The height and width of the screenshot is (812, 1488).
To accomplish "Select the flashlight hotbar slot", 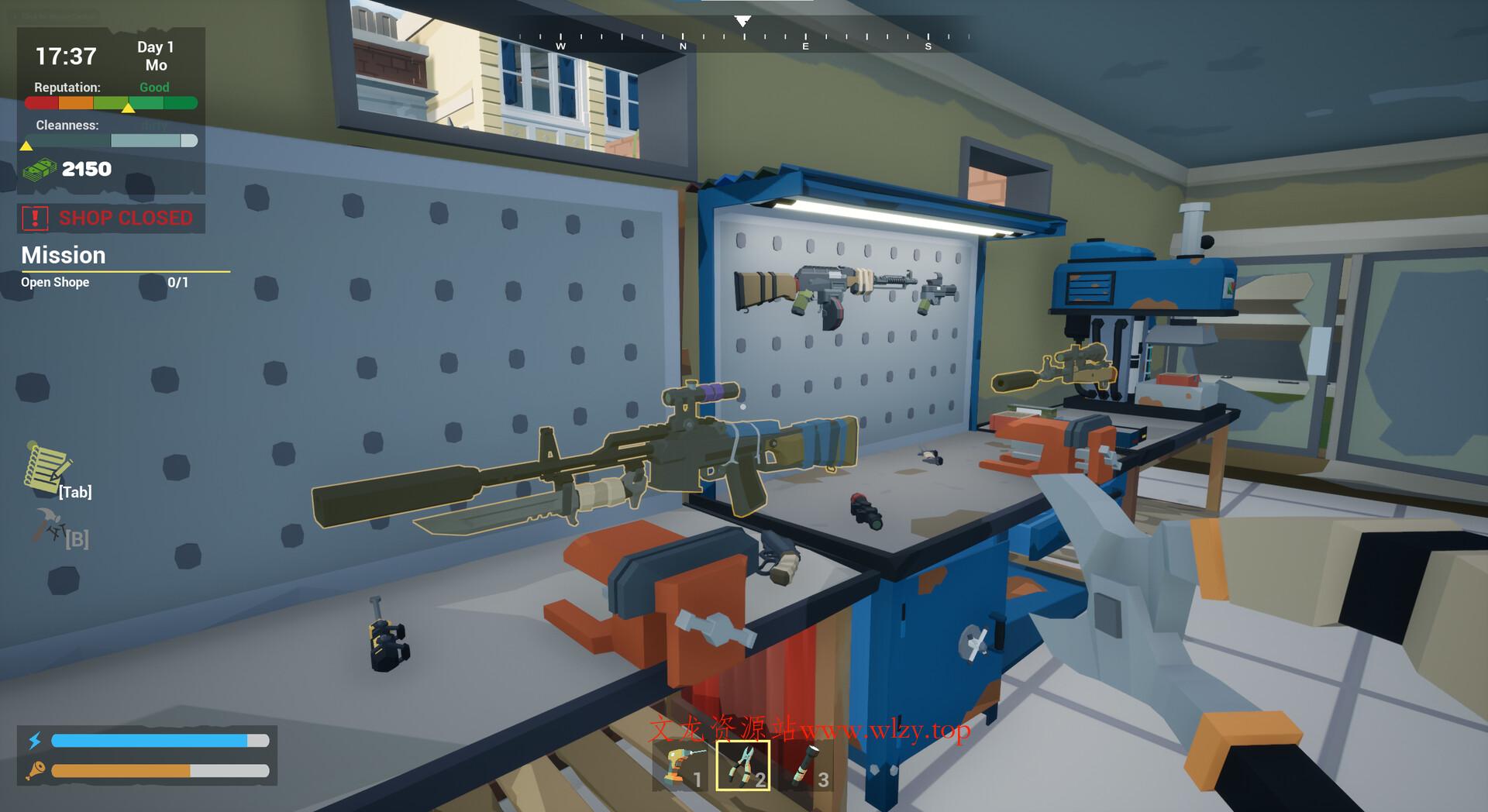I will 806,766.
